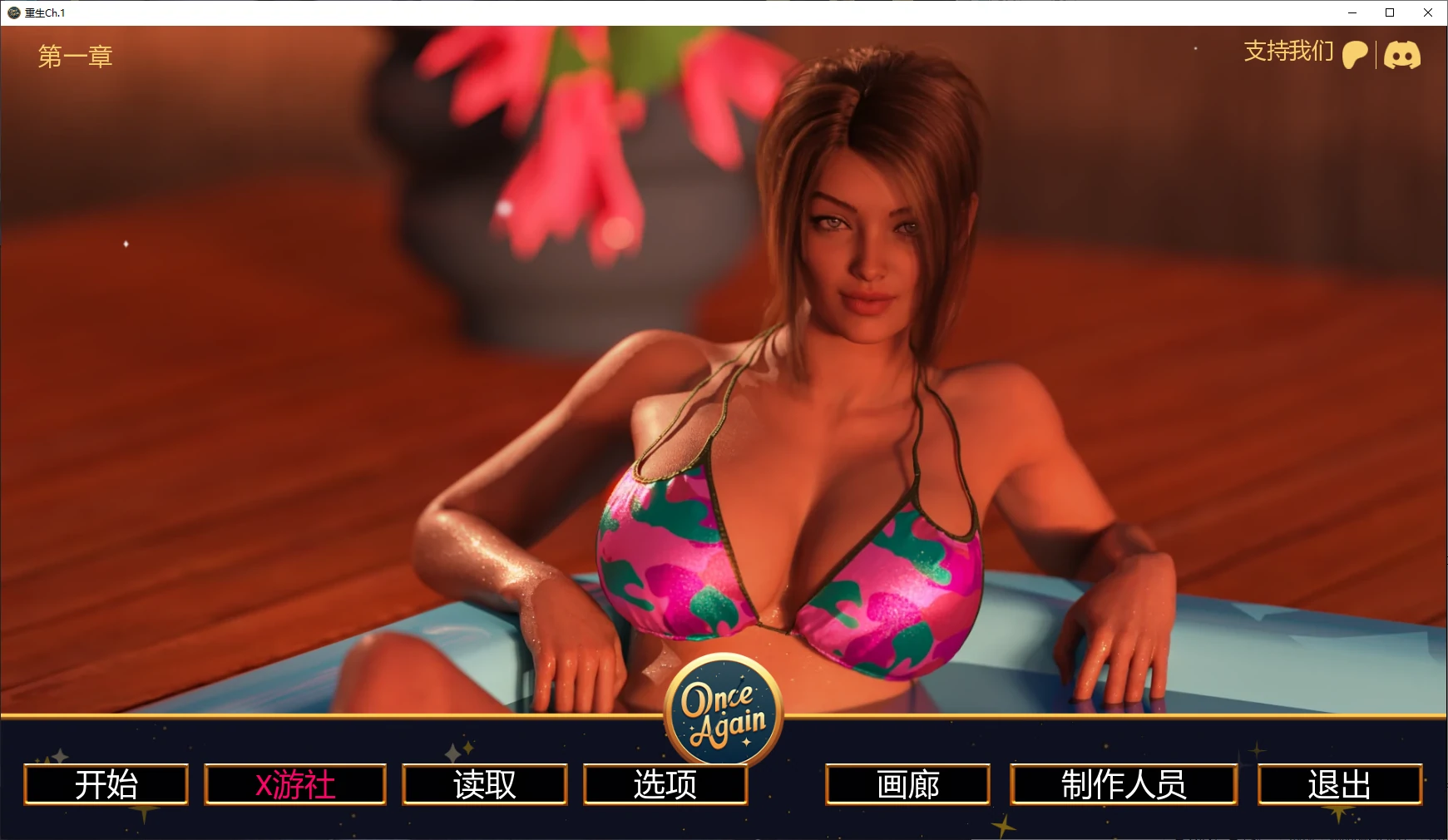The image size is (1448, 840).
Task: Minimize the game window
Action: pyautogui.click(x=1352, y=12)
